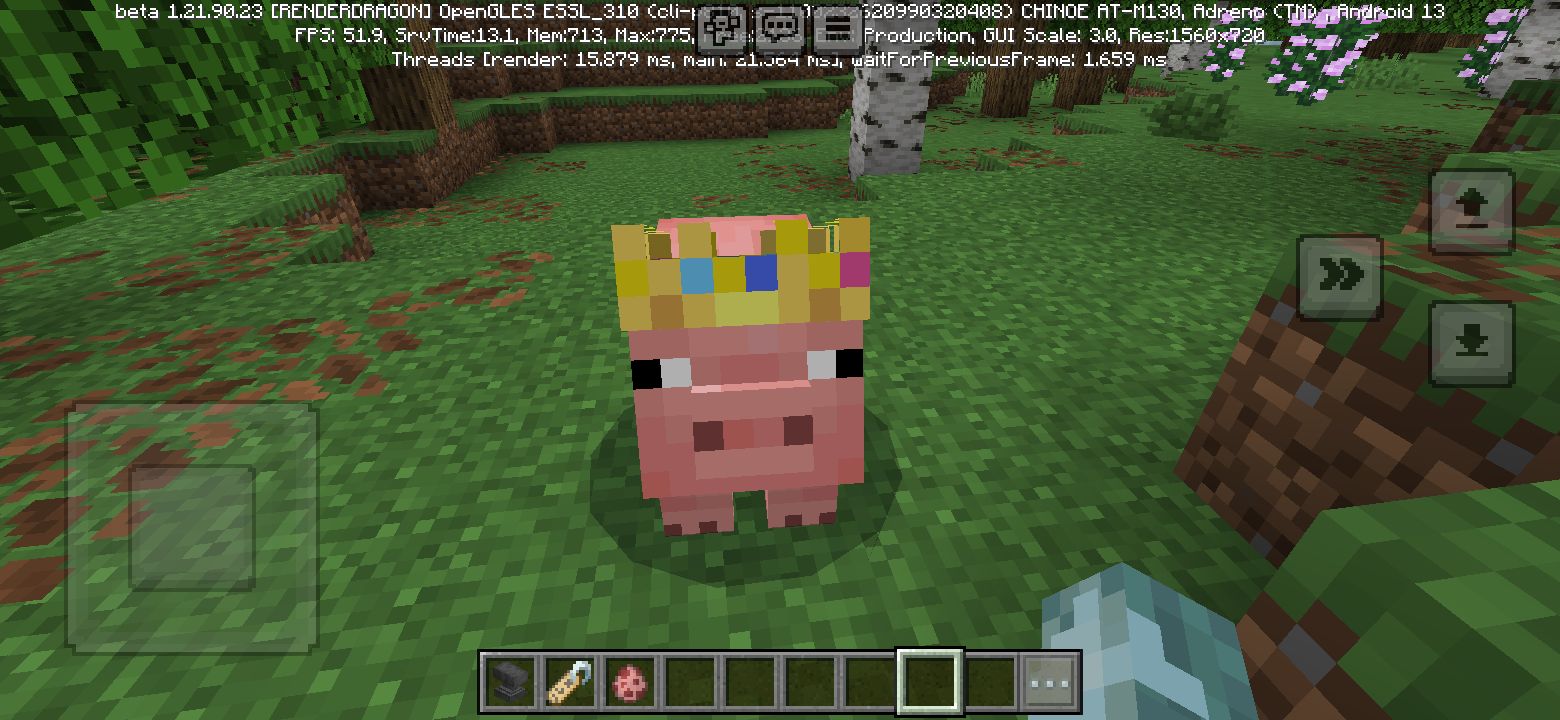
Task: Open the pause menu button
Action: coord(838,28)
